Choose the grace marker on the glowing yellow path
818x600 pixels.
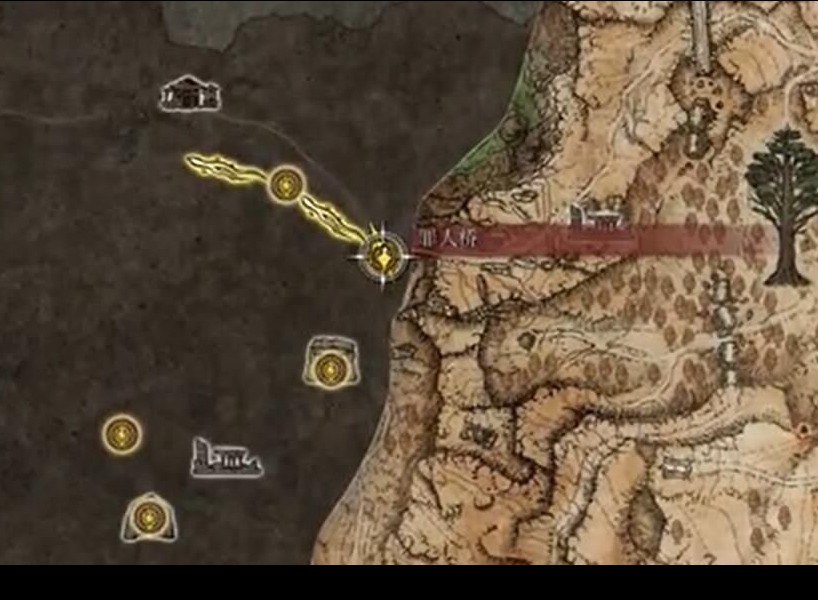click(286, 184)
